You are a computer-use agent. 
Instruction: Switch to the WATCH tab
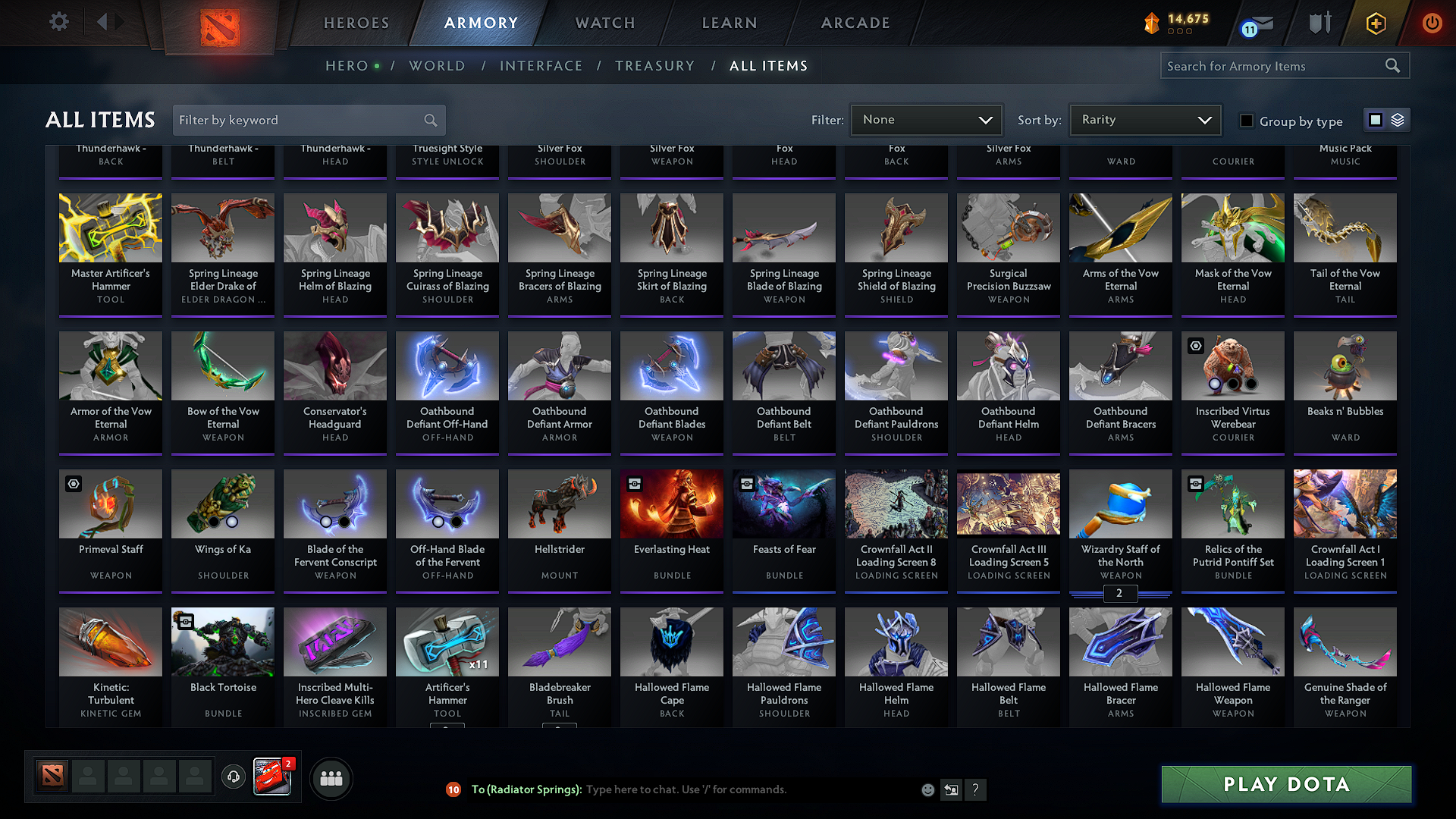click(604, 23)
